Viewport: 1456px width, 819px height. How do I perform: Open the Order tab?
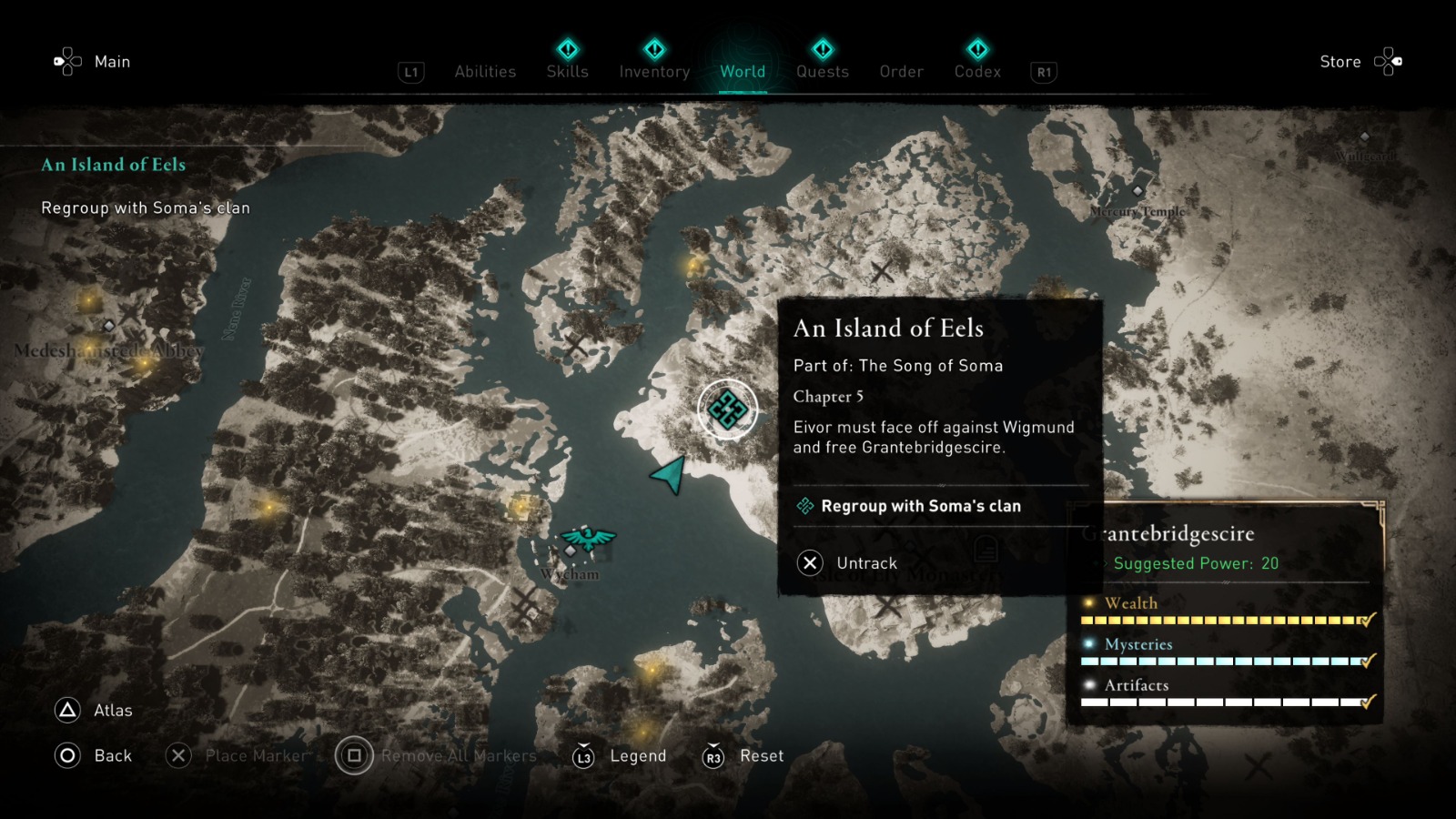pos(900,72)
